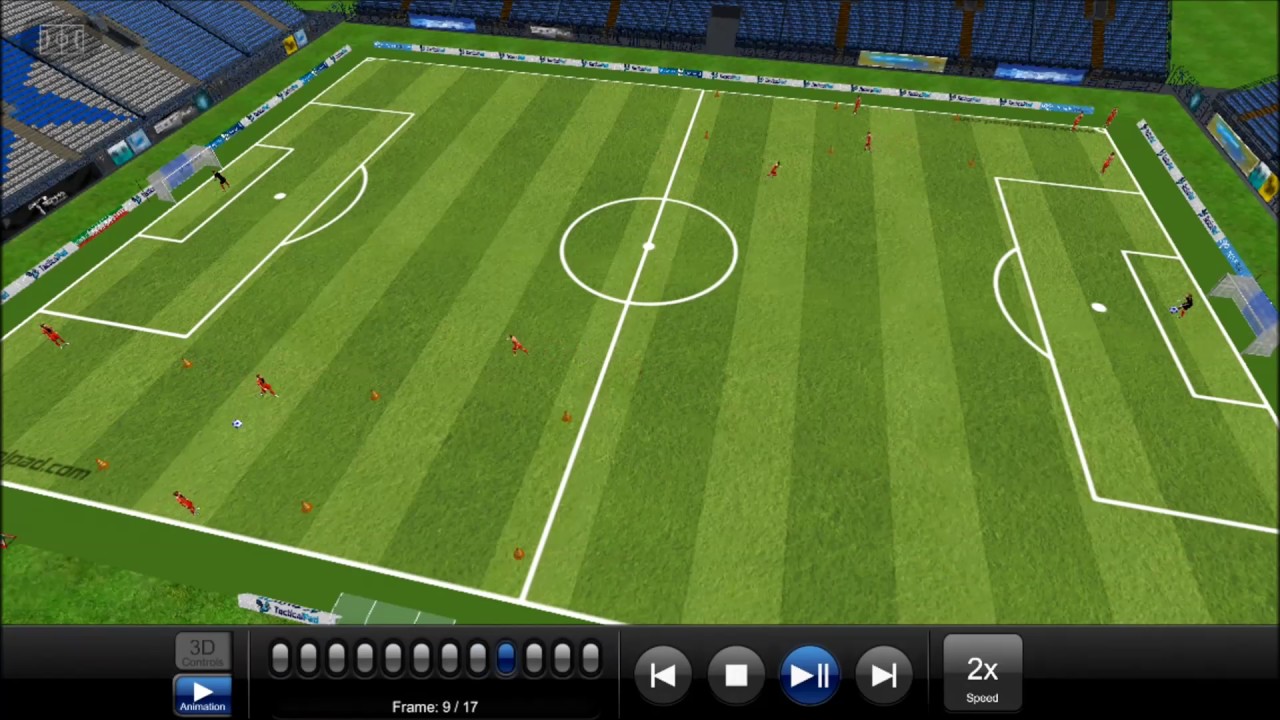Toggle the 3D Controls button
Screen dimensions: 1280x720
pyautogui.click(x=202, y=652)
